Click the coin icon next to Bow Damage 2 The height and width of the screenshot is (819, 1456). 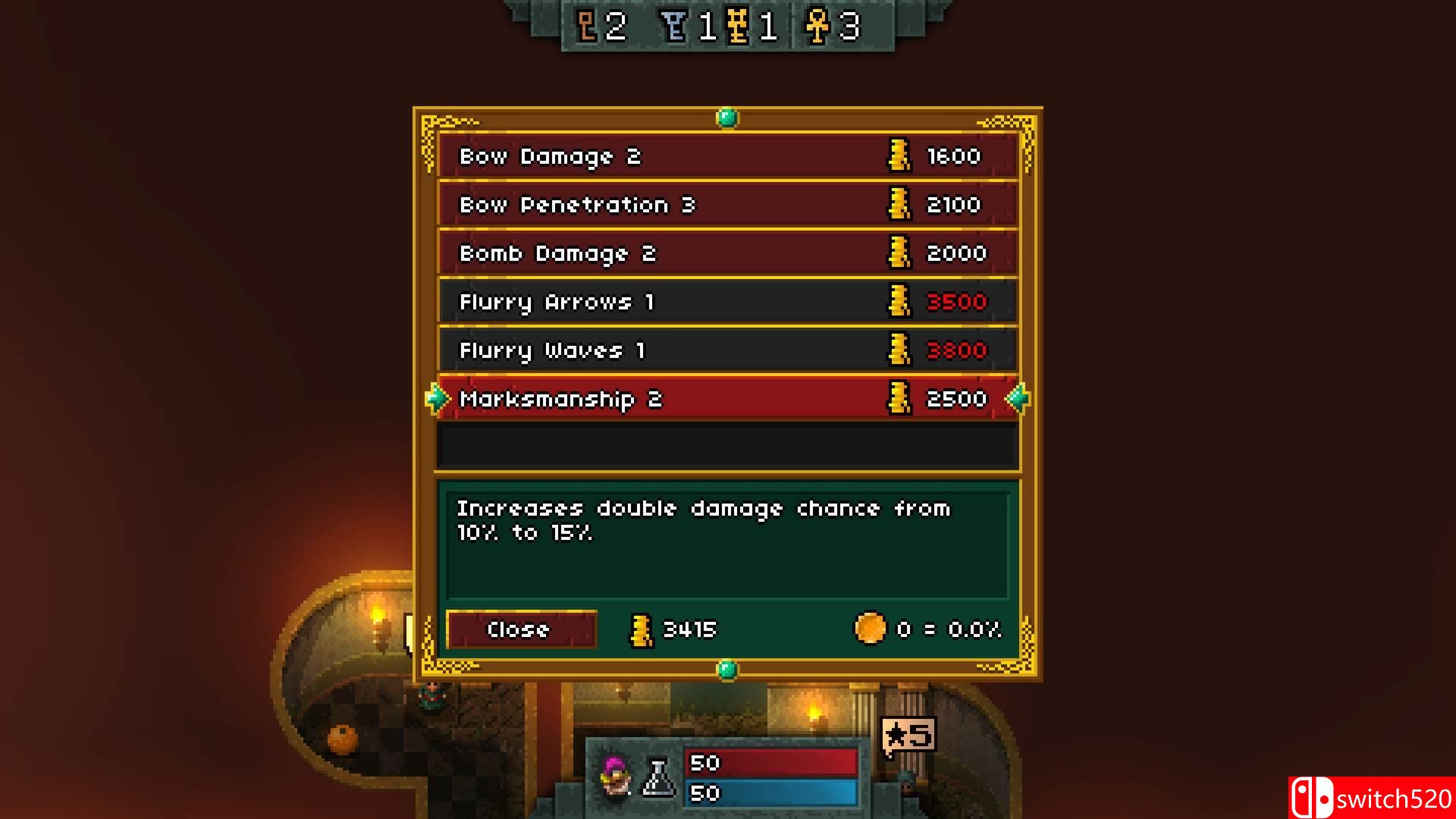coord(899,155)
